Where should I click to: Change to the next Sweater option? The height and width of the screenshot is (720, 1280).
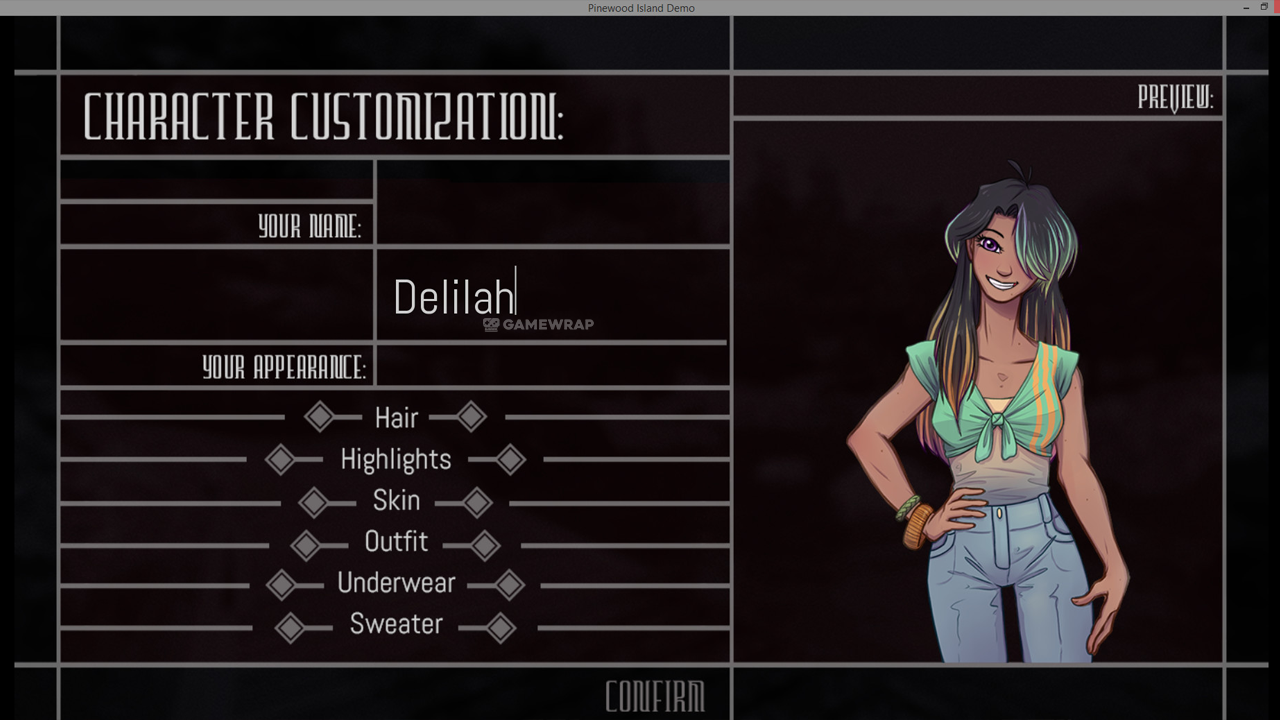500,628
